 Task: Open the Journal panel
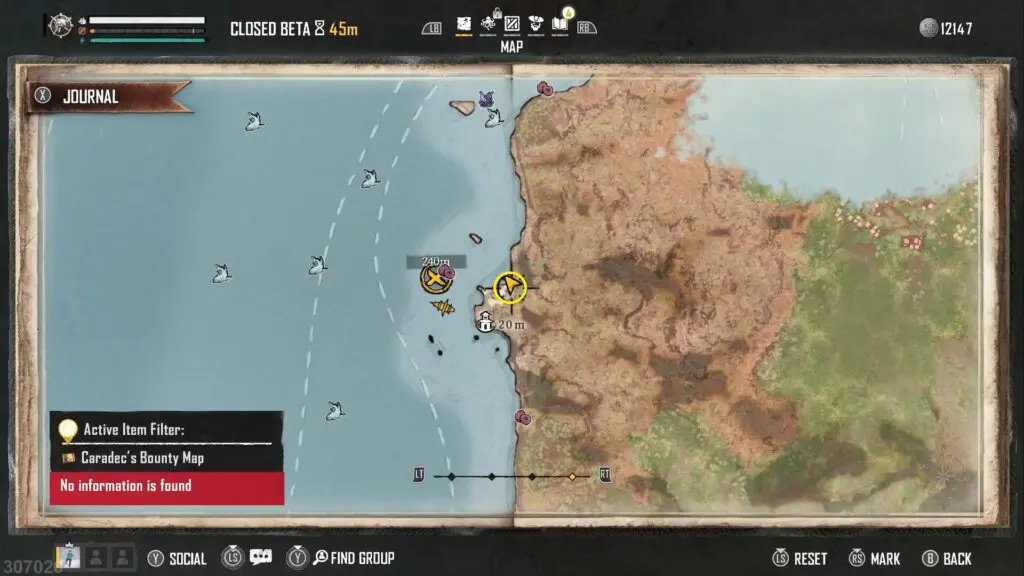click(x=90, y=97)
